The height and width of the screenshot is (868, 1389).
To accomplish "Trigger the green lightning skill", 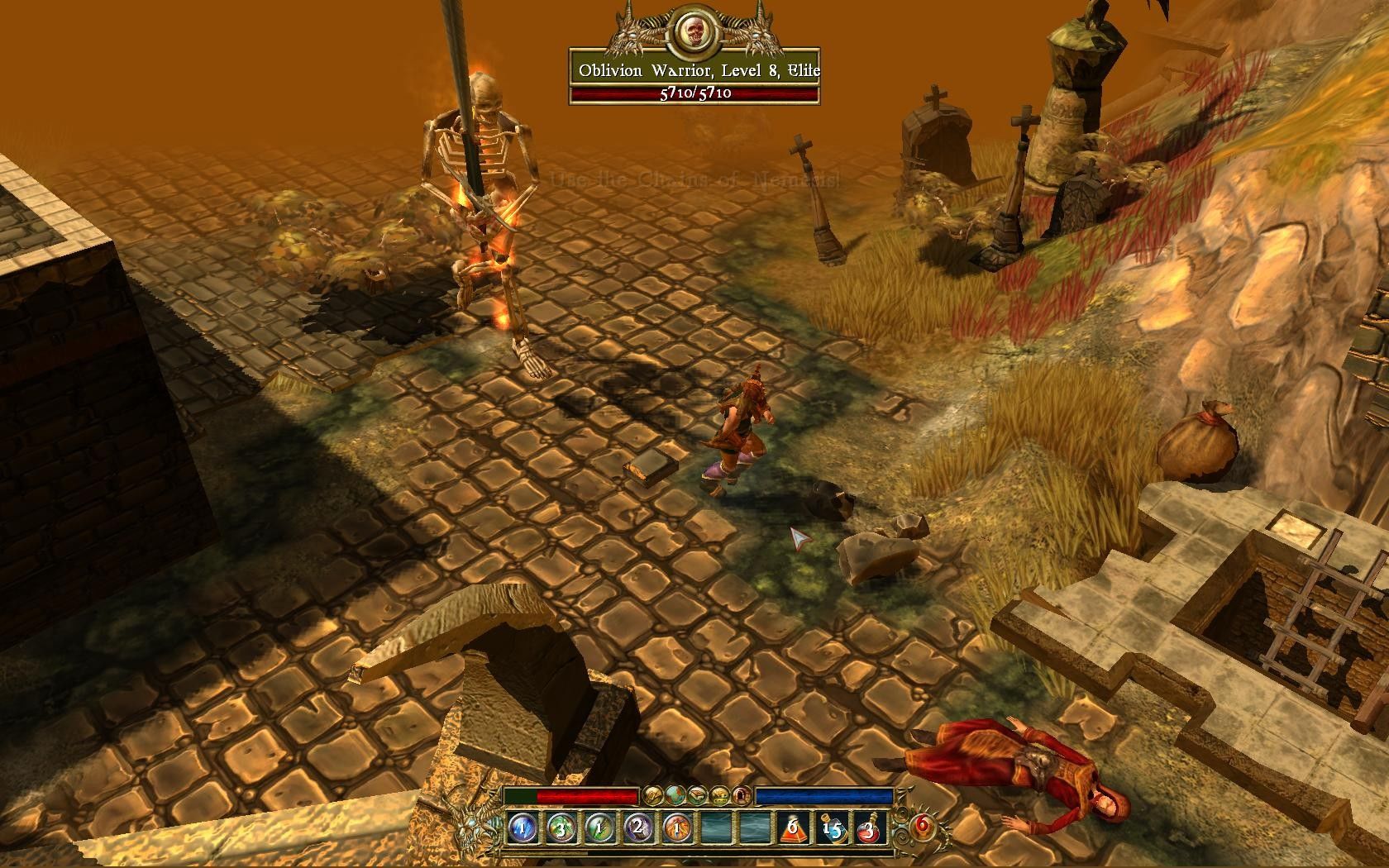I will (600, 827).
